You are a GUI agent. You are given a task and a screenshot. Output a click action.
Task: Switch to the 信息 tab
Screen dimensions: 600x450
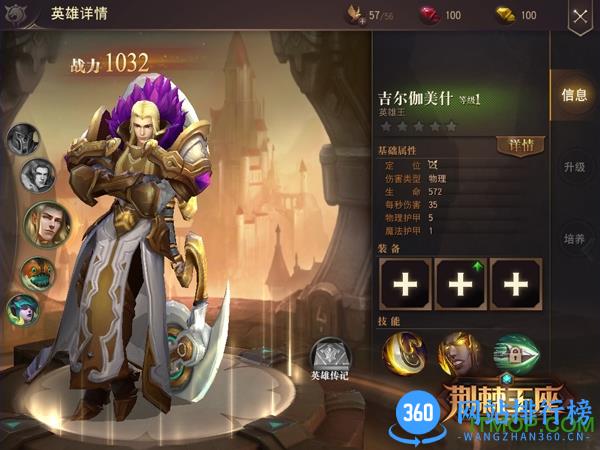tap(574, 95)
